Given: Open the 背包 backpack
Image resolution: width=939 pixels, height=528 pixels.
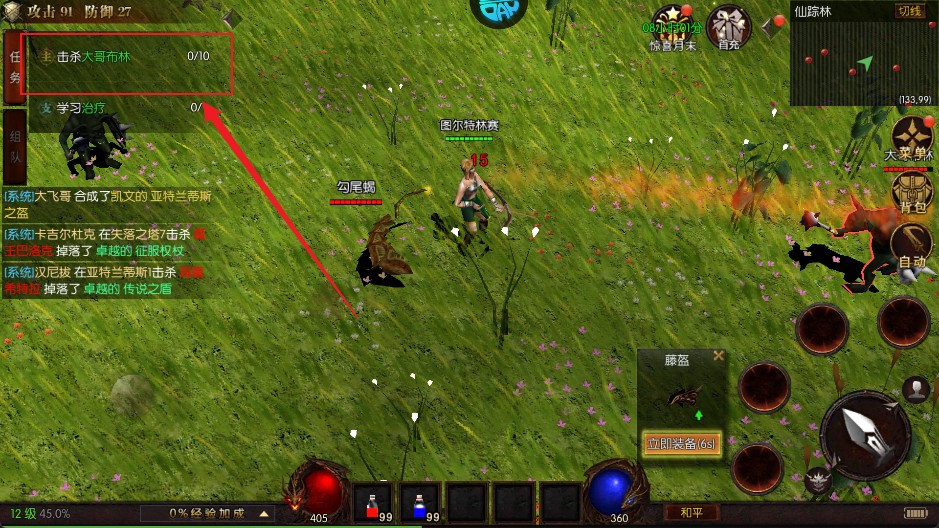Looking at the screenshot, I should point(912,190).
